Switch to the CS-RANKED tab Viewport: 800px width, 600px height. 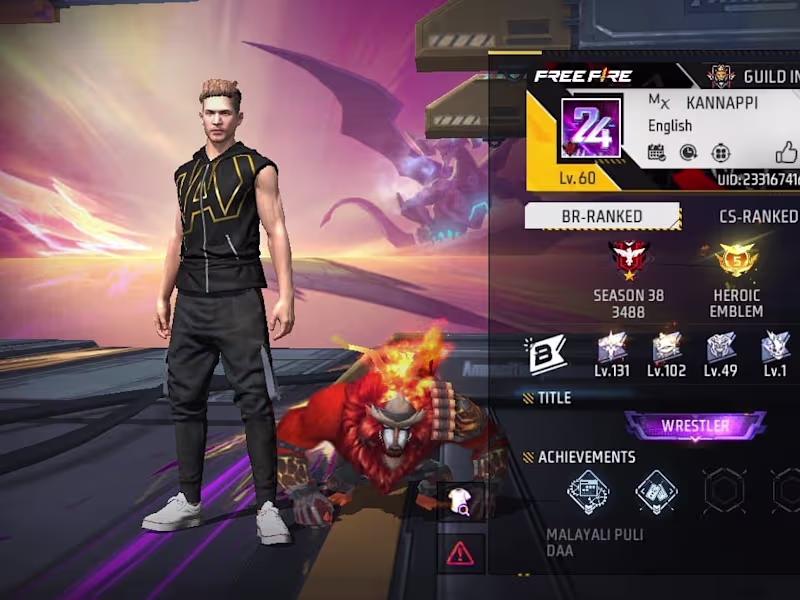758,216
